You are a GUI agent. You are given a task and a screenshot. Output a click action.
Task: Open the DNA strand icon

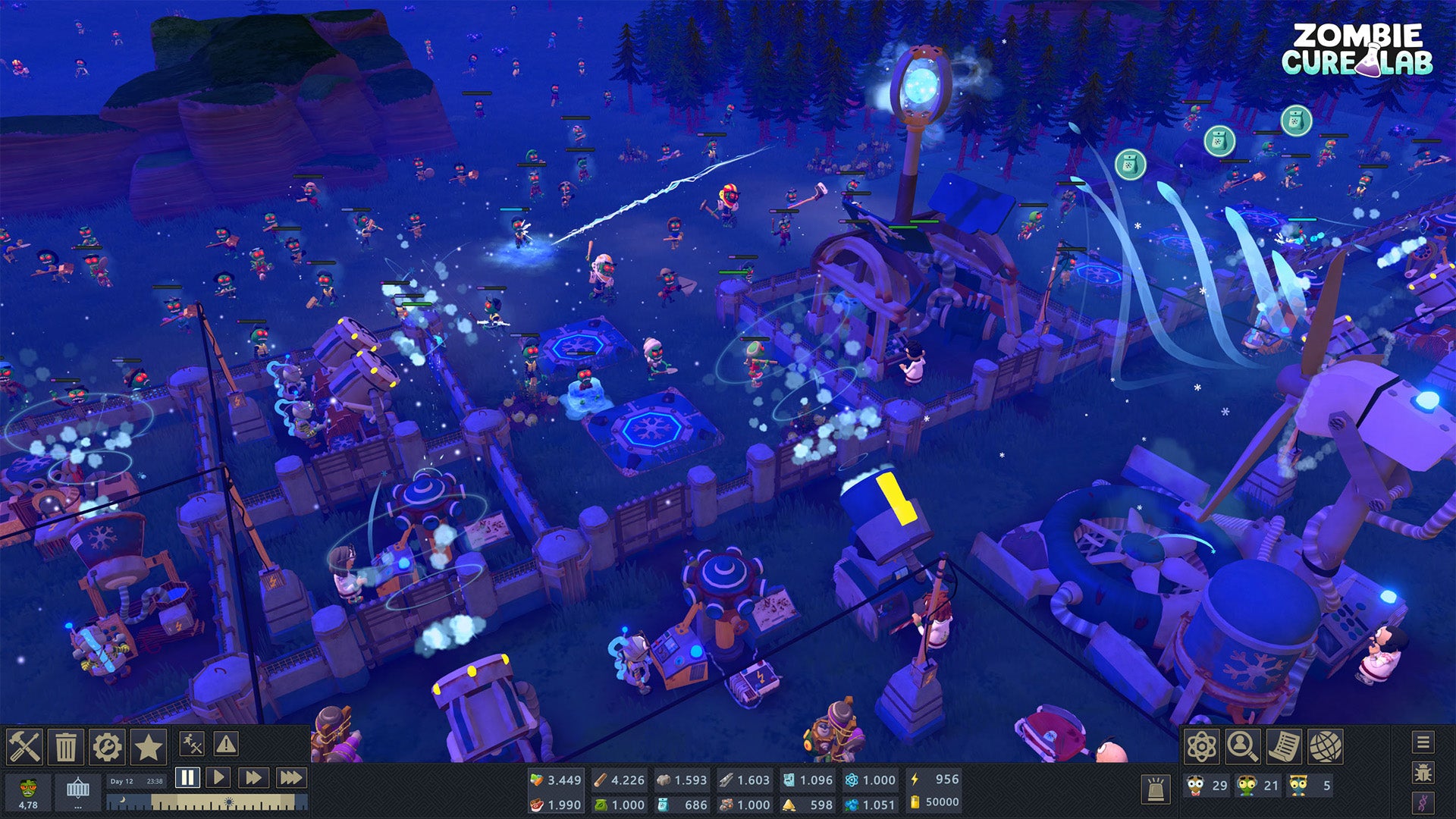tap(1423, 802)
